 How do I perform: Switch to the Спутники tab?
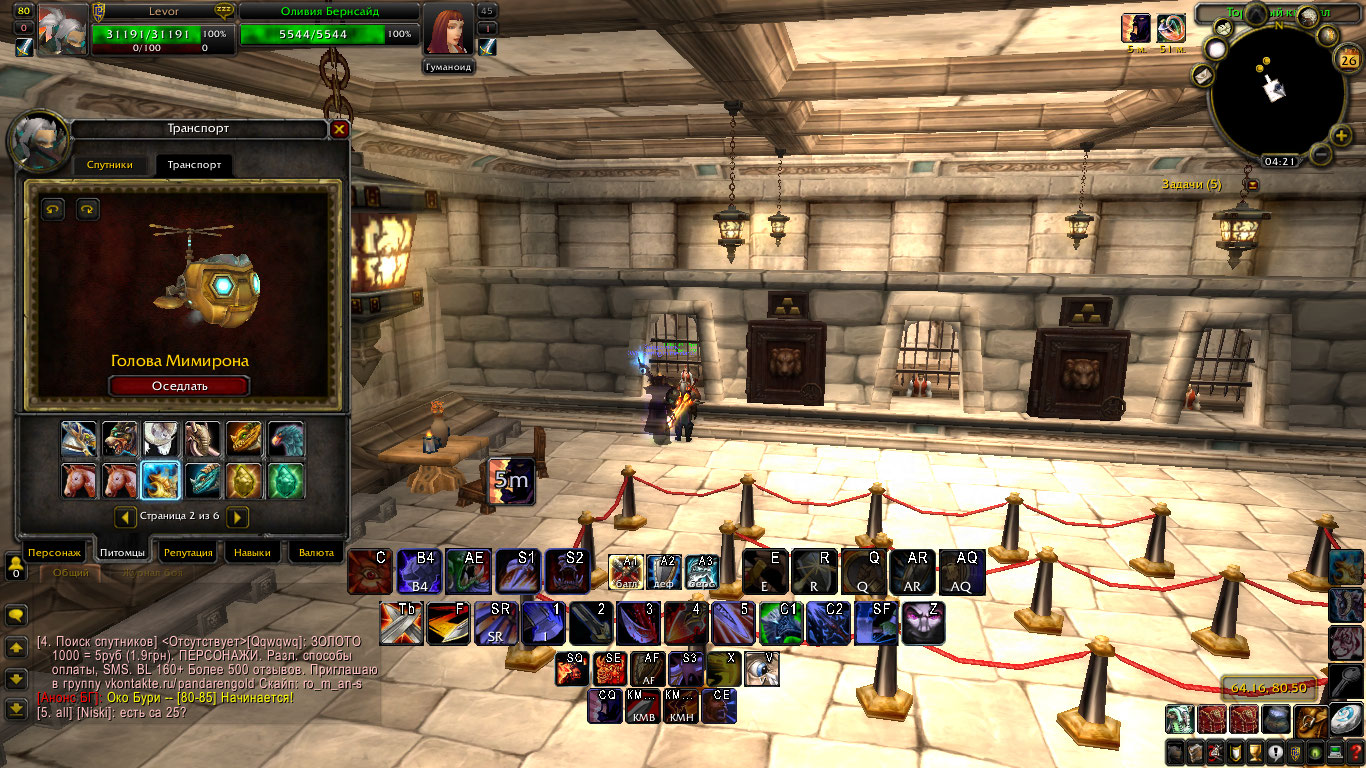pyautogui.click(x=110, y=165)
